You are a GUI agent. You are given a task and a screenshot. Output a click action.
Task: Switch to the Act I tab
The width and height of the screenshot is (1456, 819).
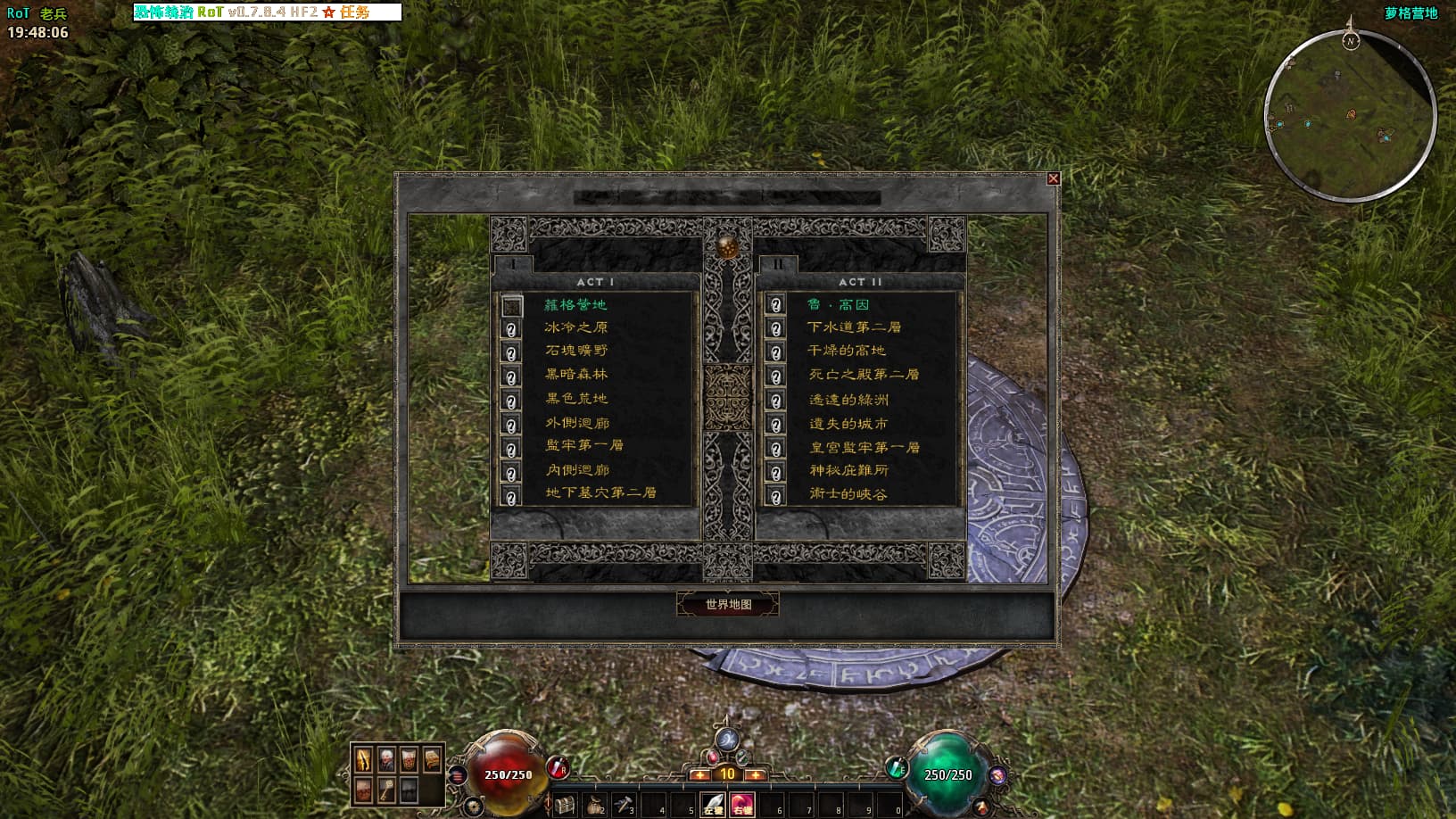pos(513,264)
